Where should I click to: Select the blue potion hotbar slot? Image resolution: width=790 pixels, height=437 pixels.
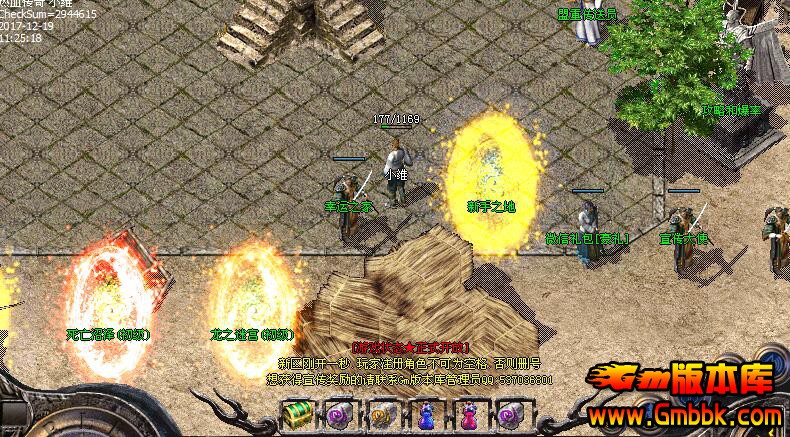(425, 414)
